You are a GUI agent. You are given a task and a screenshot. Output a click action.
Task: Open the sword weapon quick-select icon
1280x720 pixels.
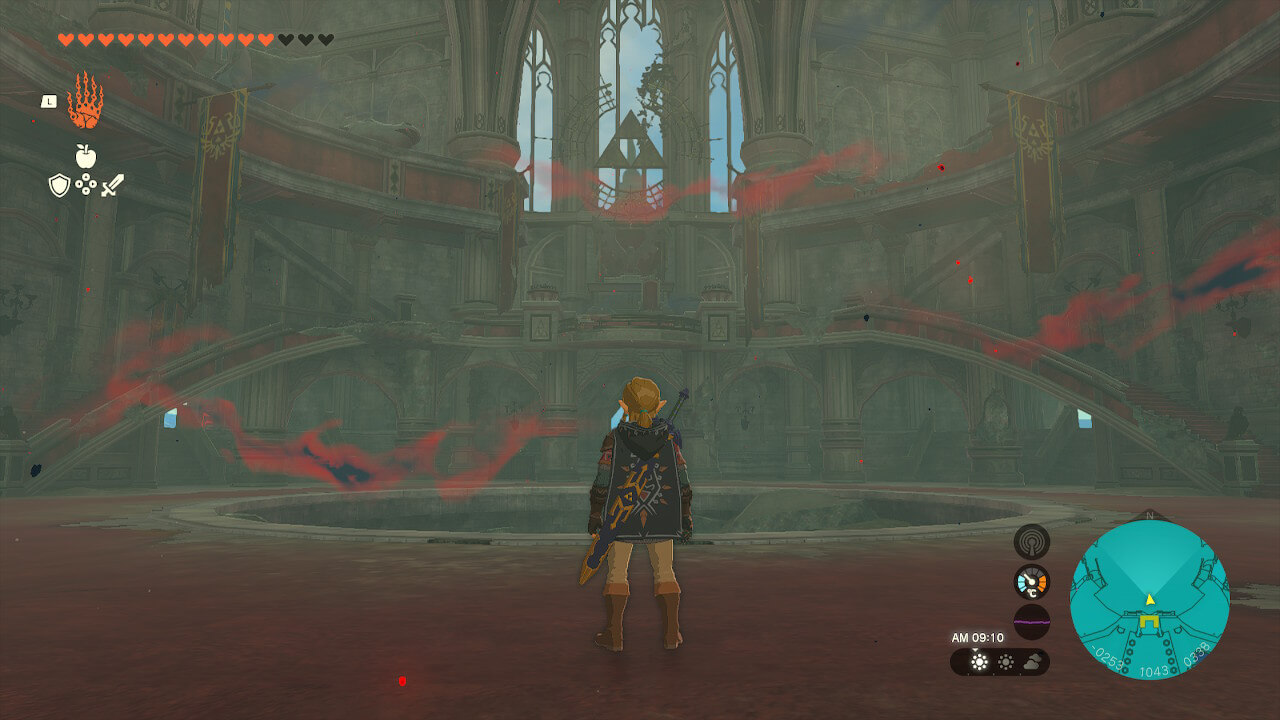(x=112, y=185)
